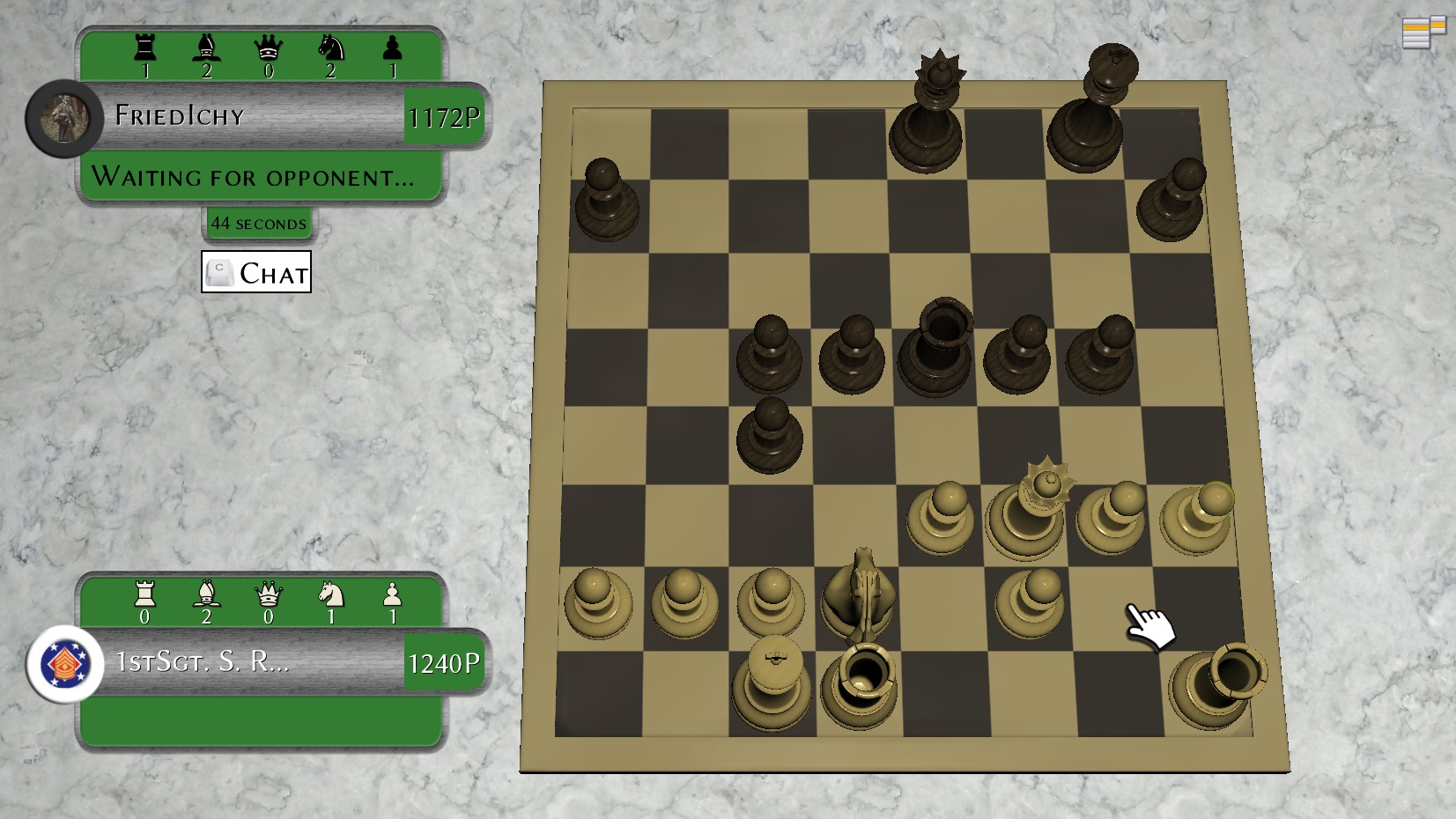
Task: Click the black rook captured-pieces icon
Action: [x=144, y=46]
